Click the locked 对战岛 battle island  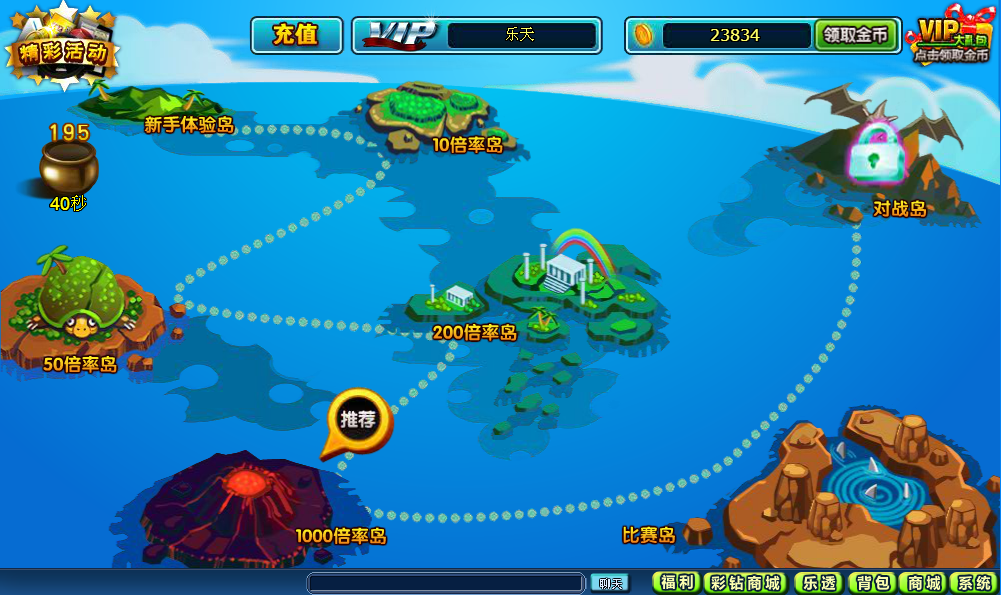[876, 155]
